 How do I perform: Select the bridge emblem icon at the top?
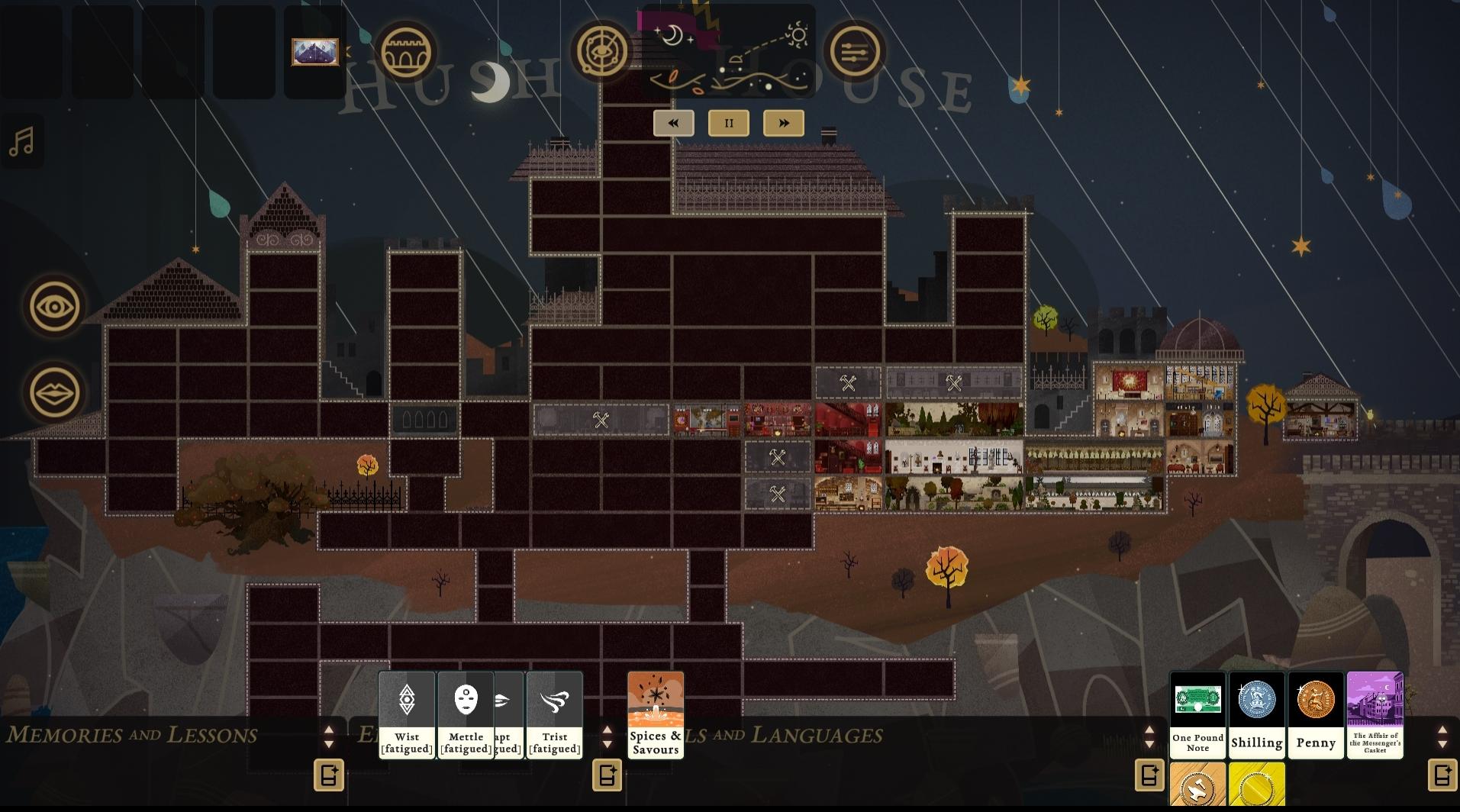coord(407,52)
